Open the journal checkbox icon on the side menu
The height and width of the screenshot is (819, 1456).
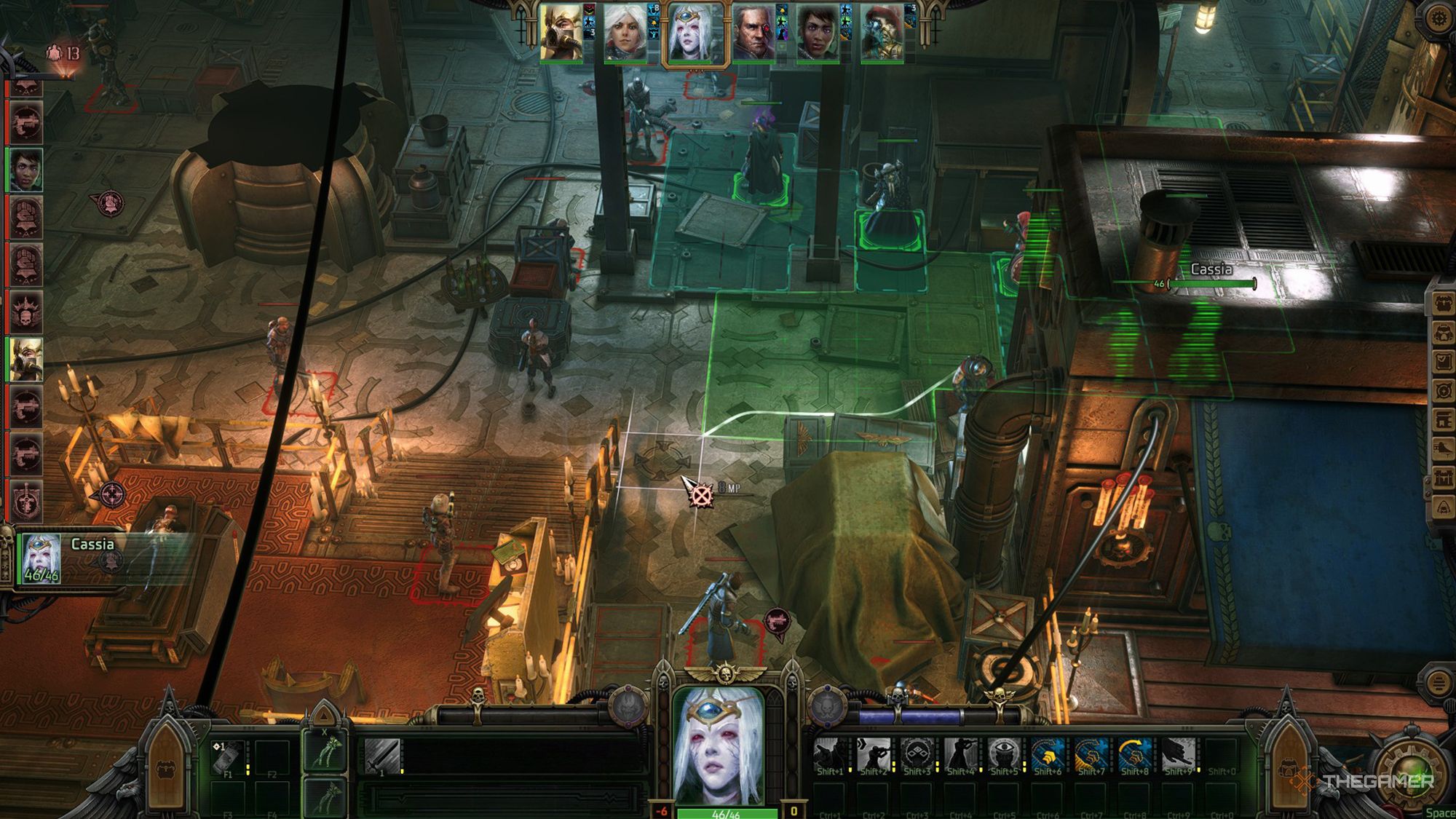(x=1442, y=362)
